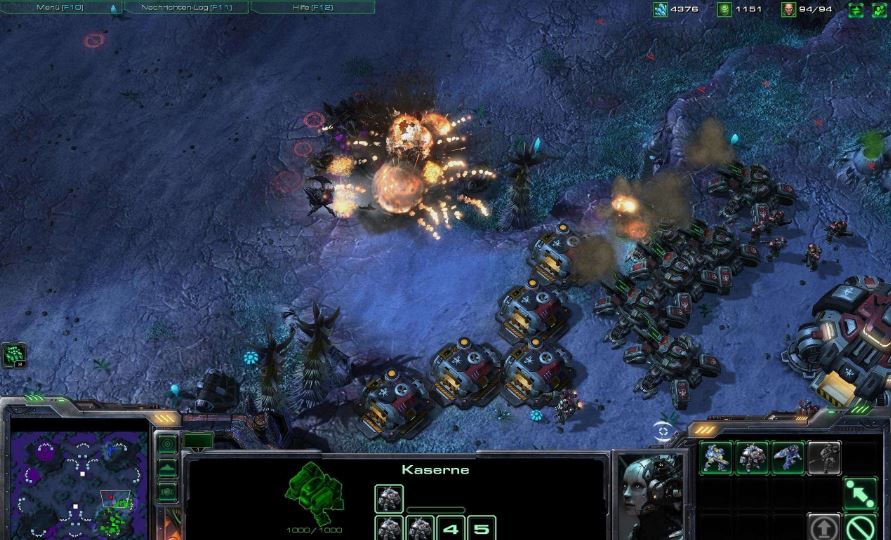Cancel the unit in the first production slot
This screenshot has width=891, height=540.
389,498
